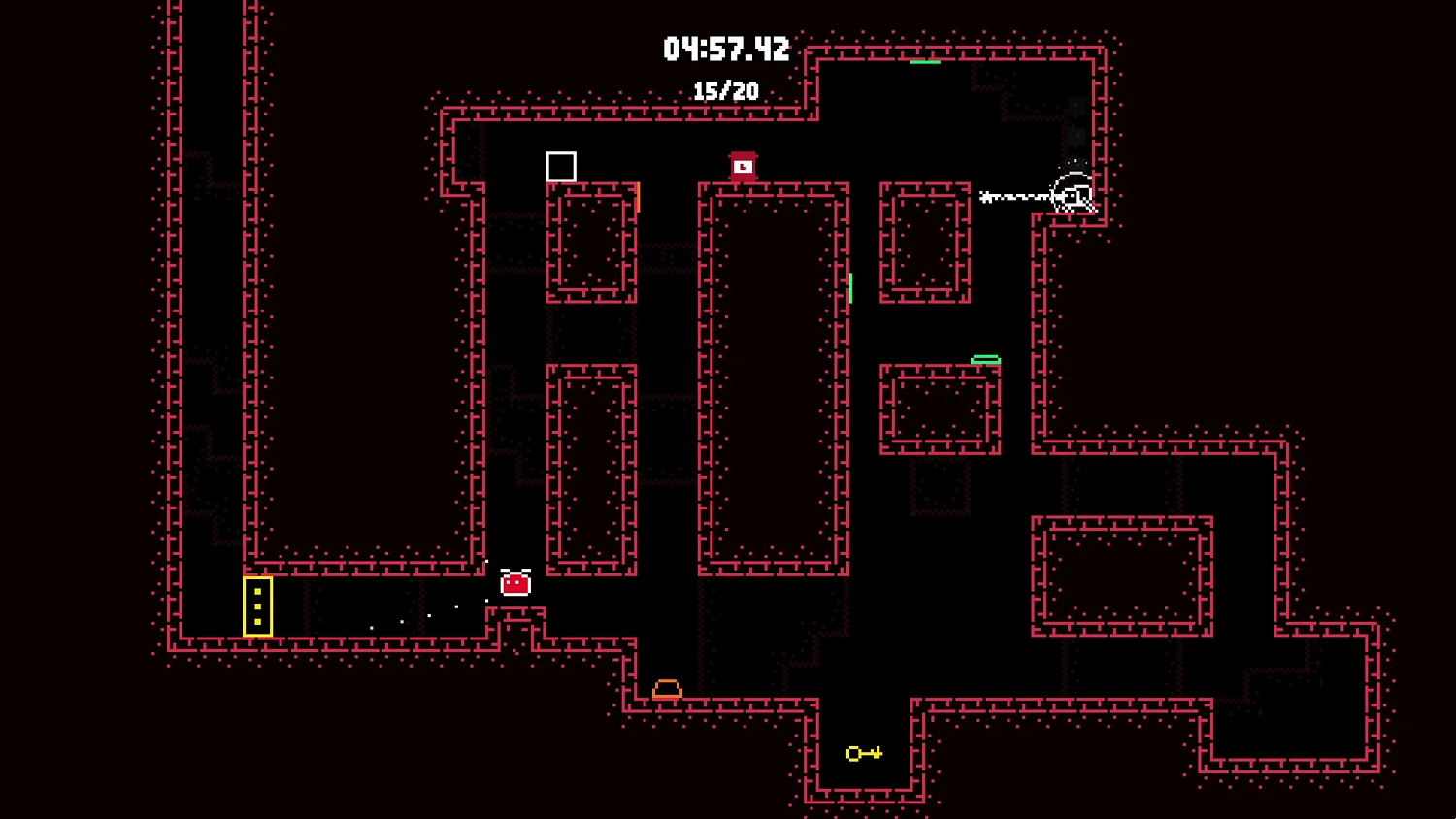Click the white hollow square marker

click(561, 166)
